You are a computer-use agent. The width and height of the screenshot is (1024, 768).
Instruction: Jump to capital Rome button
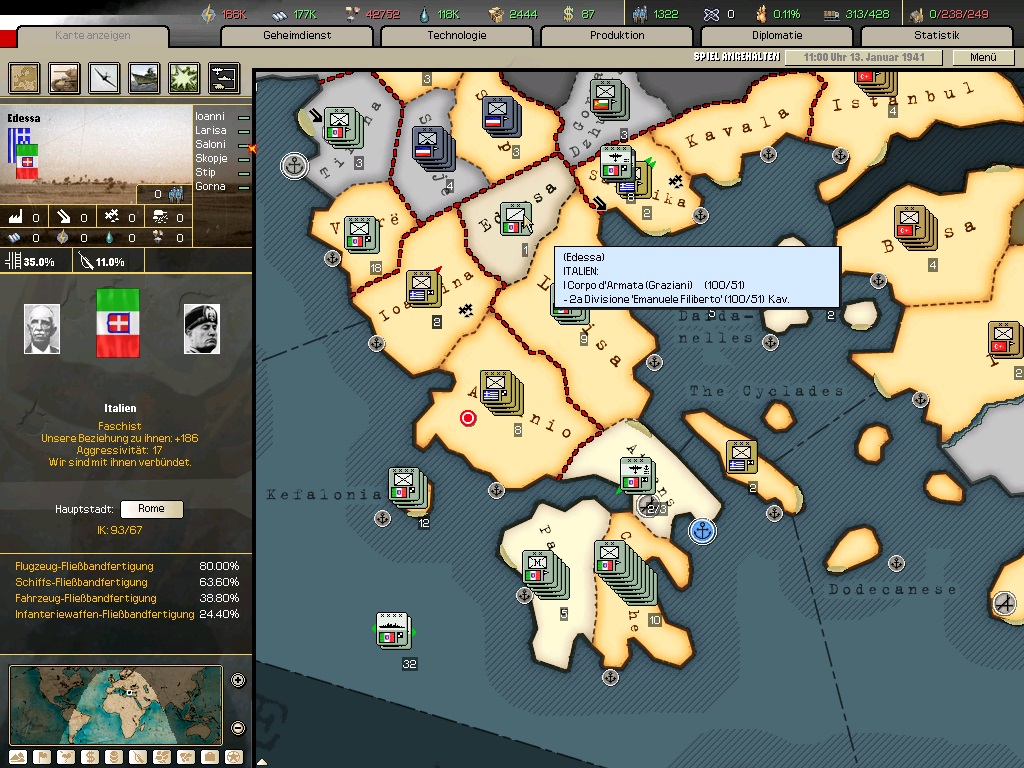(151, 509)
